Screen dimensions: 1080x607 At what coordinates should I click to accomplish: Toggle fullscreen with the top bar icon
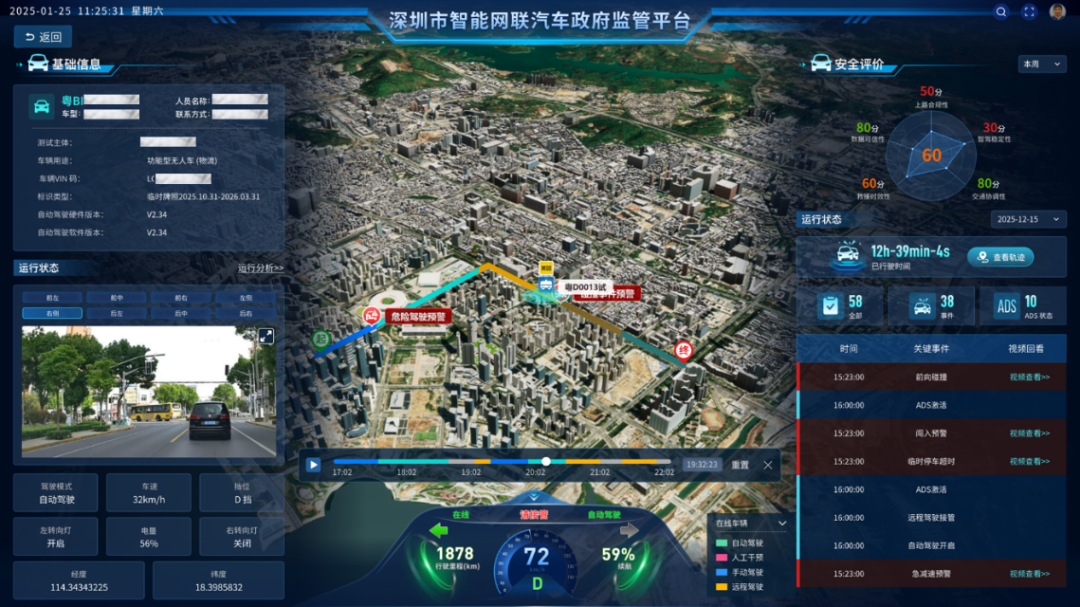[1029, 12]
